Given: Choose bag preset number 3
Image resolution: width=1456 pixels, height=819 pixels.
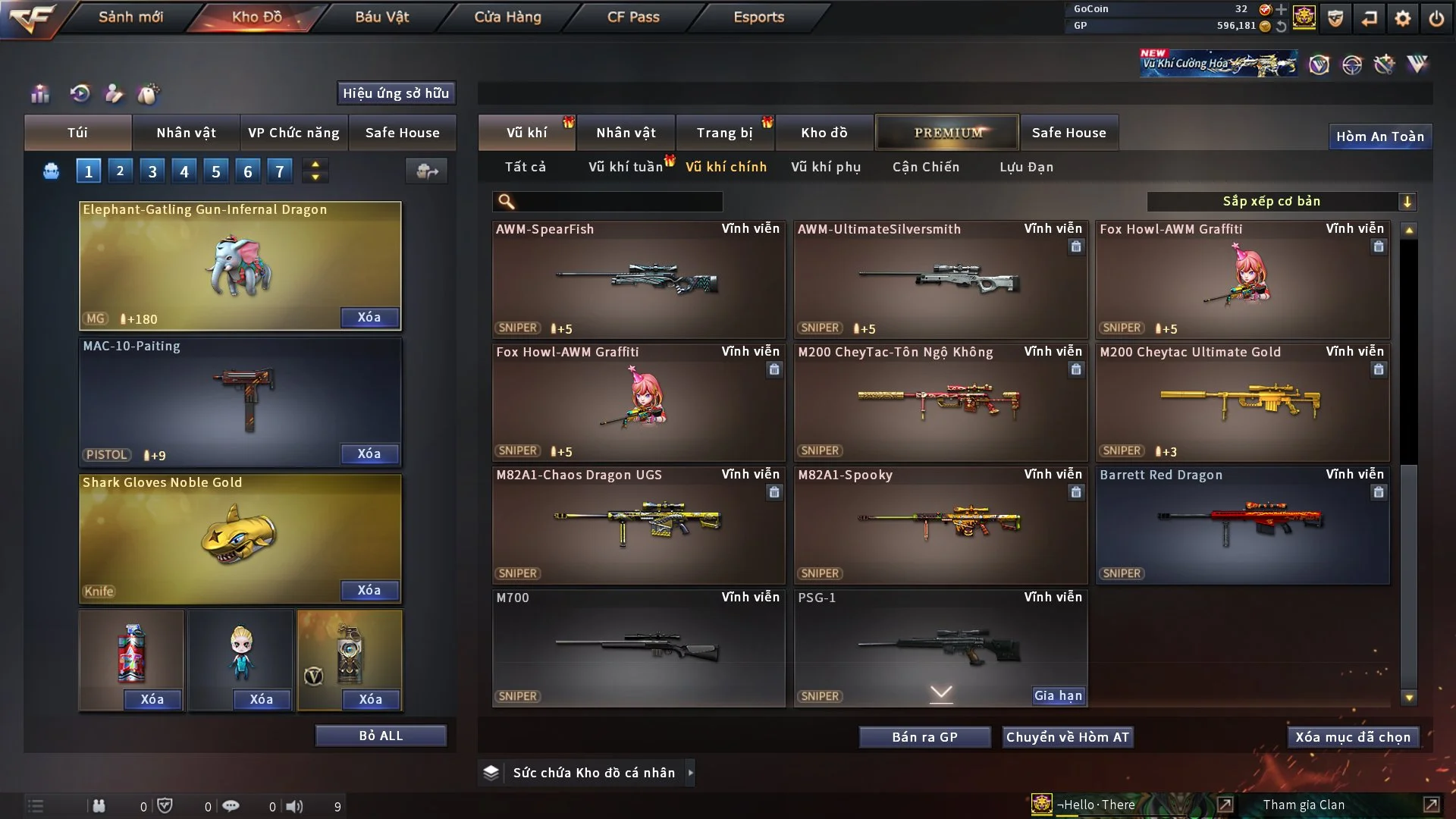Looking at the screenshot, I should [x=152, y=171].
